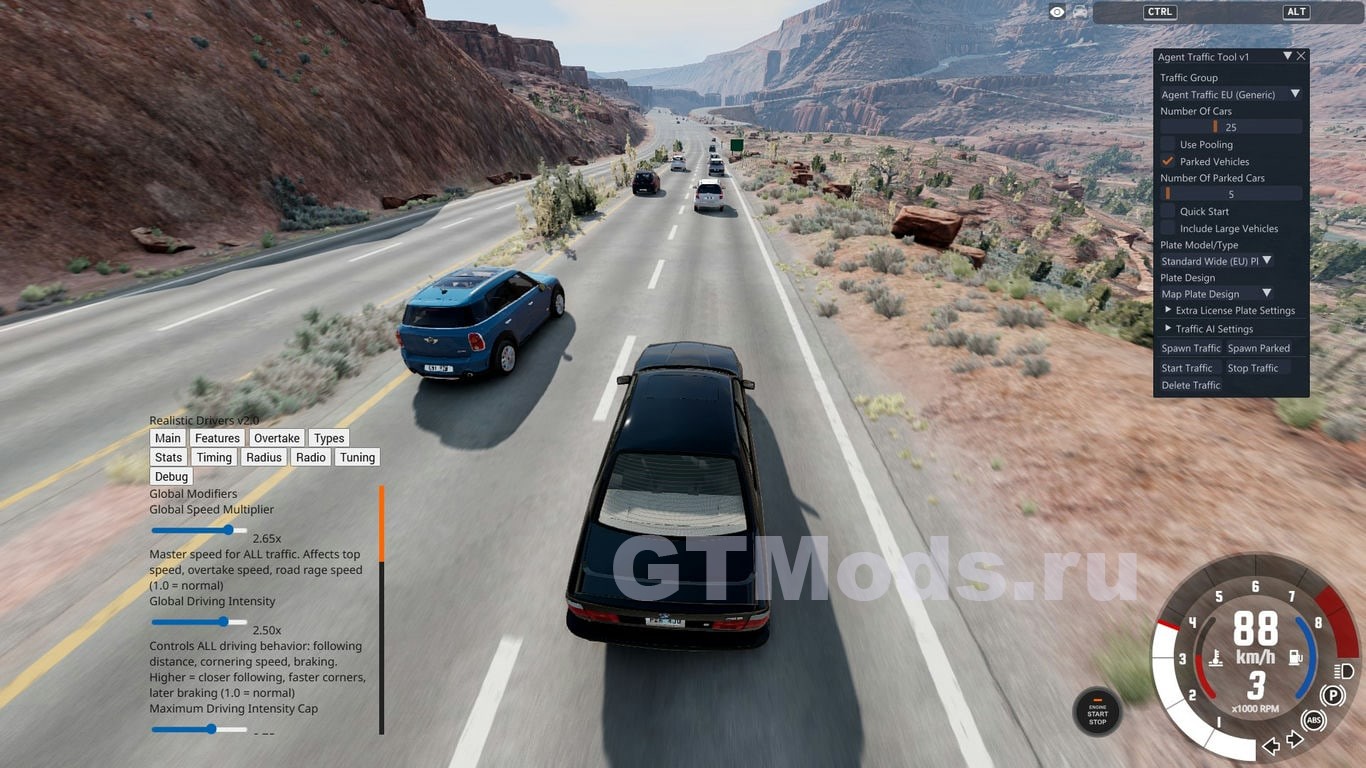Close the Agent Traffic Tool window
The image size is (1366, 768).
1301,57
